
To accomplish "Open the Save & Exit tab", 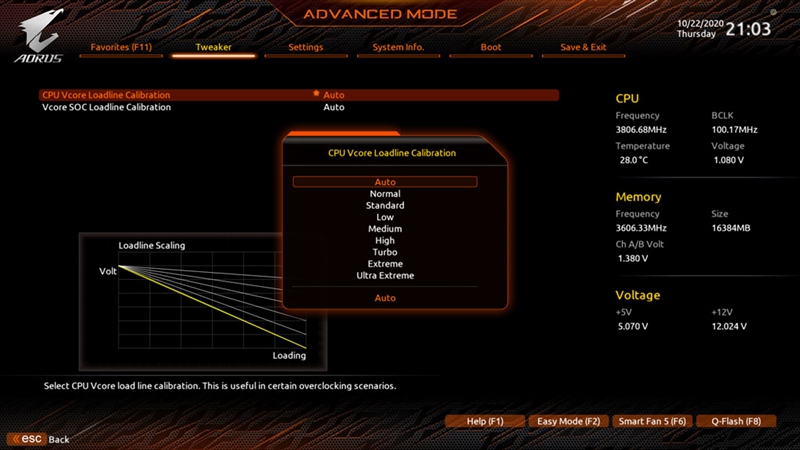I will (583, 47).
